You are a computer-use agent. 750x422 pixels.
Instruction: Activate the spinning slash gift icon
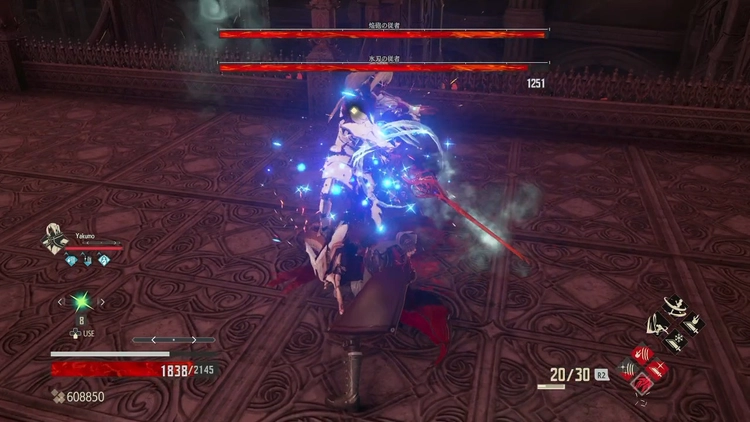coord(676,306)
